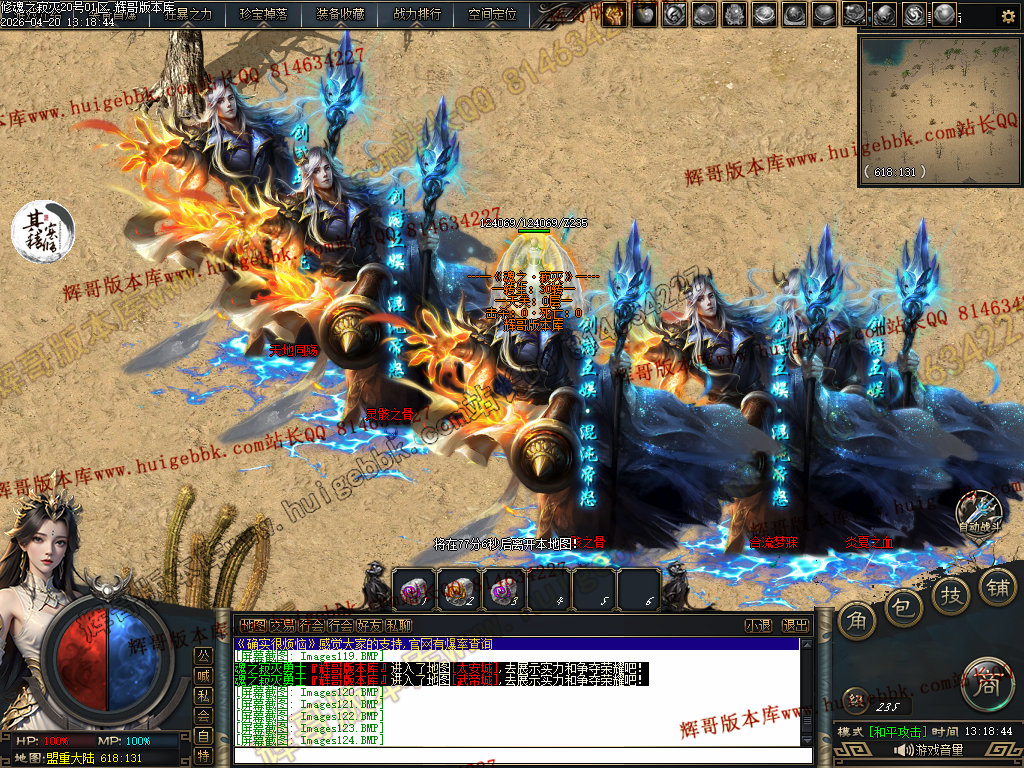Toggle 自动战斗 auto-battle
The height and width of the screenshot is (768, 1024).
tap(980, 512)
